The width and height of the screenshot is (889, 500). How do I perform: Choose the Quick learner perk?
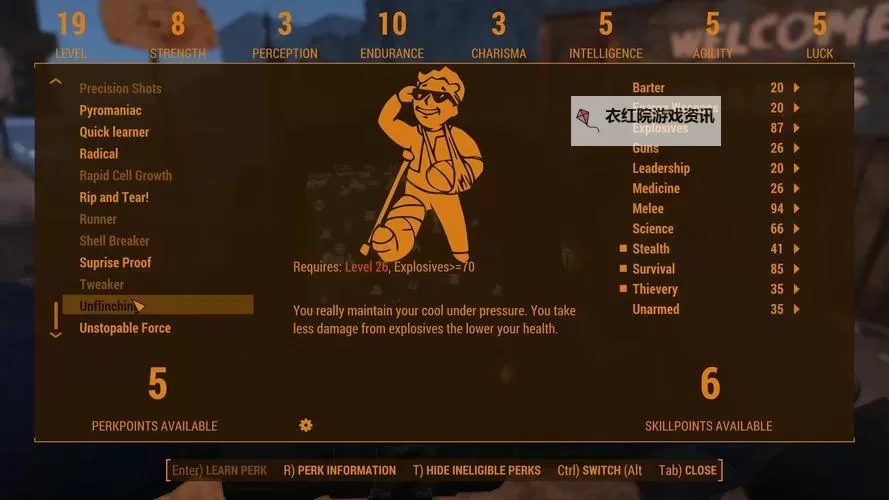(x=114, y=132)
